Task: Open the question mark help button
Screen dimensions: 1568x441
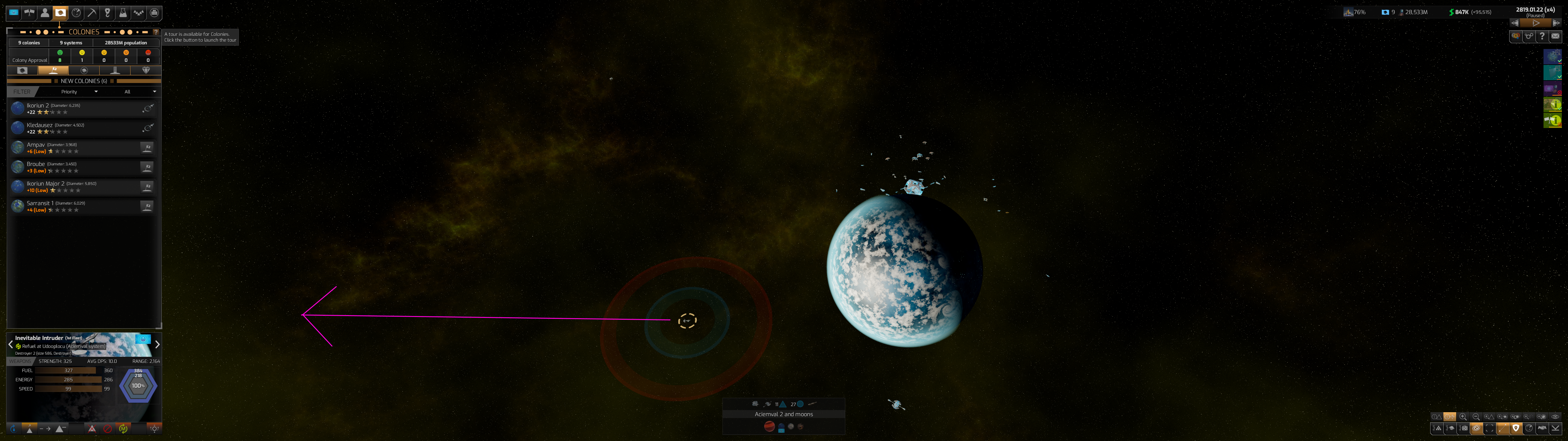Action: [1542, 36]
